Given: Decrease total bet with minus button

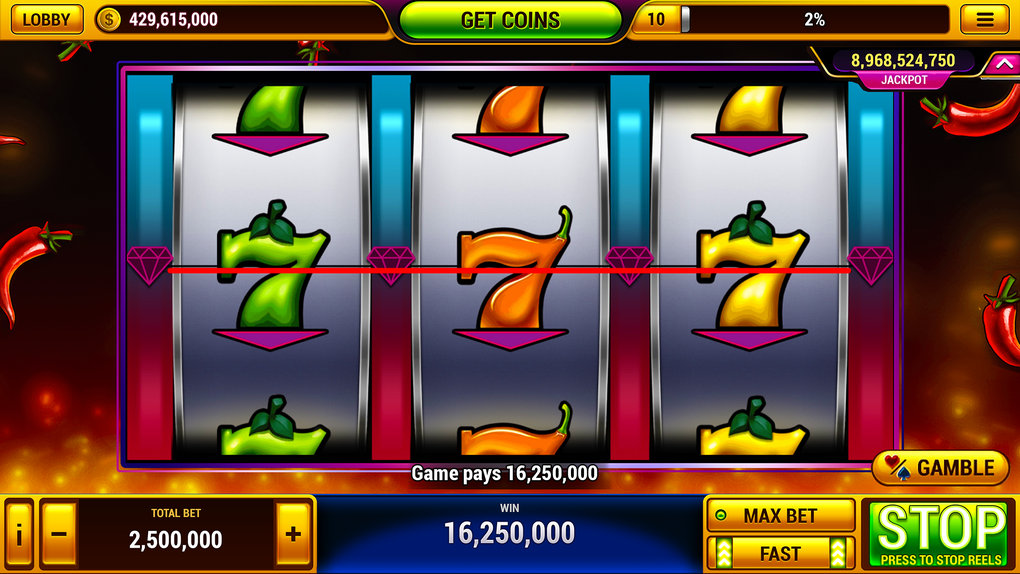Looking at the screenshot, I should 58,534.
